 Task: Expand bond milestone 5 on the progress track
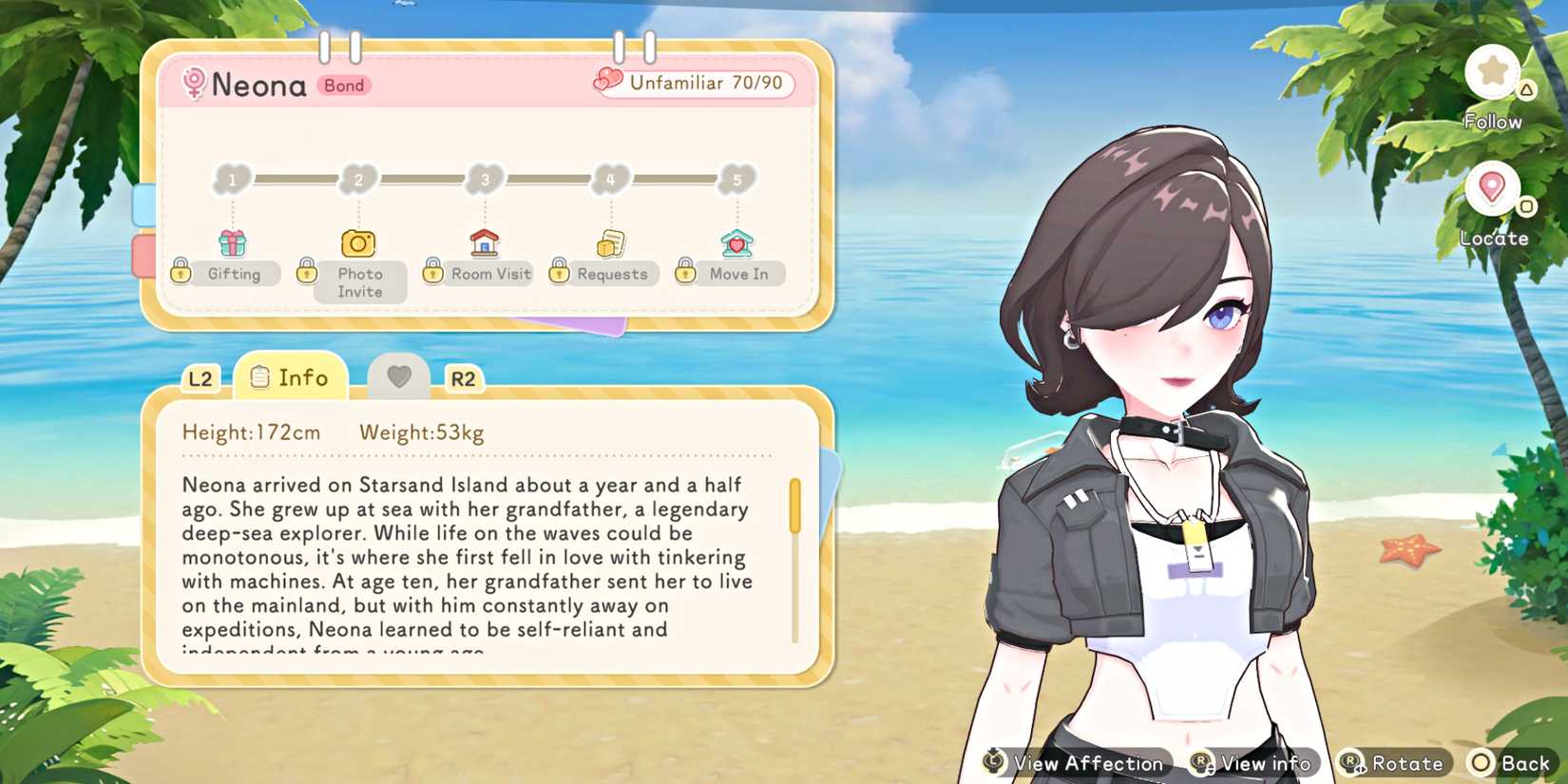(736, 179)
